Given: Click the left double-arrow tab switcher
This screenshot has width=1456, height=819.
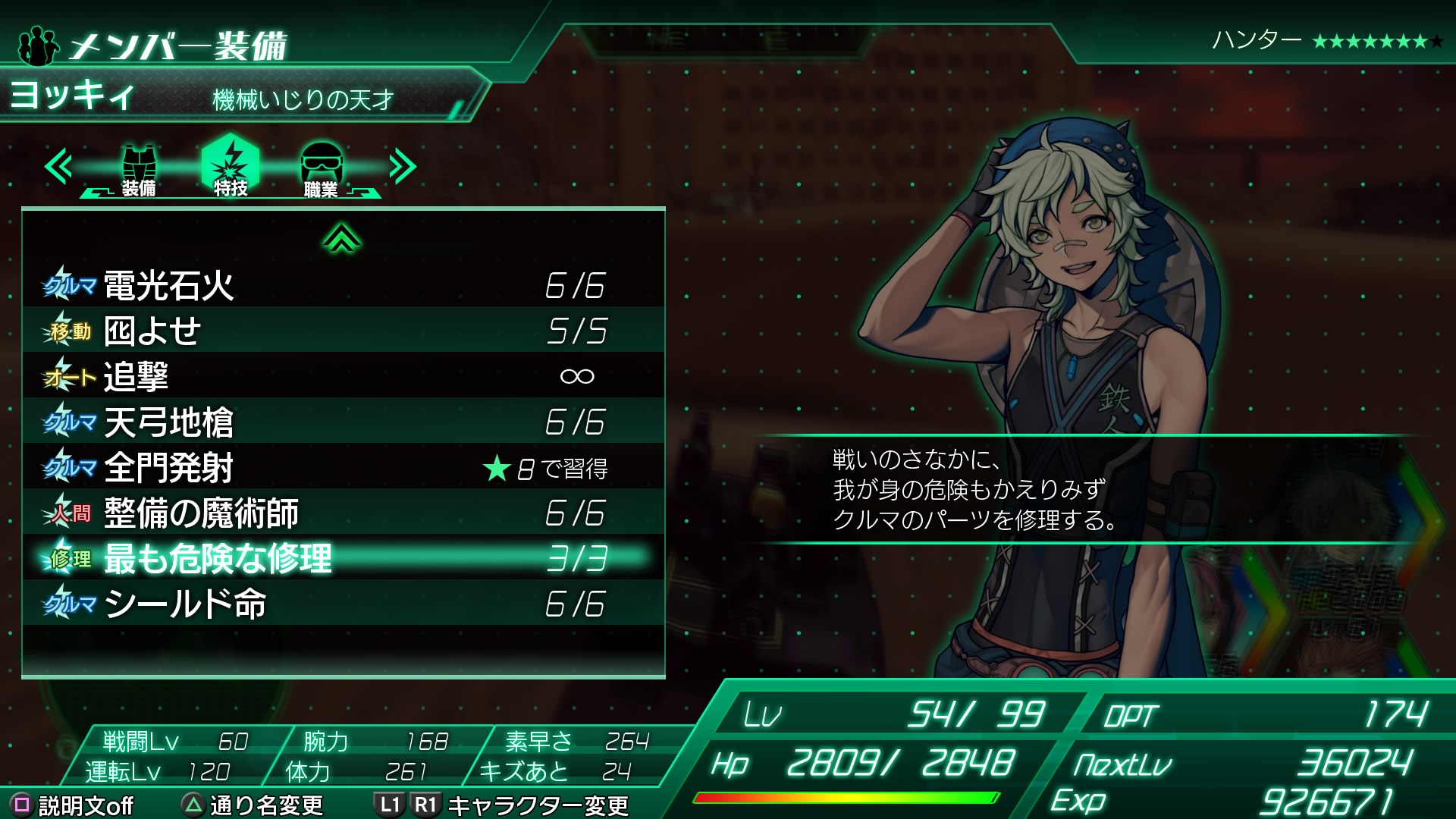Looking at the screenshot, I should coord(58,167).
